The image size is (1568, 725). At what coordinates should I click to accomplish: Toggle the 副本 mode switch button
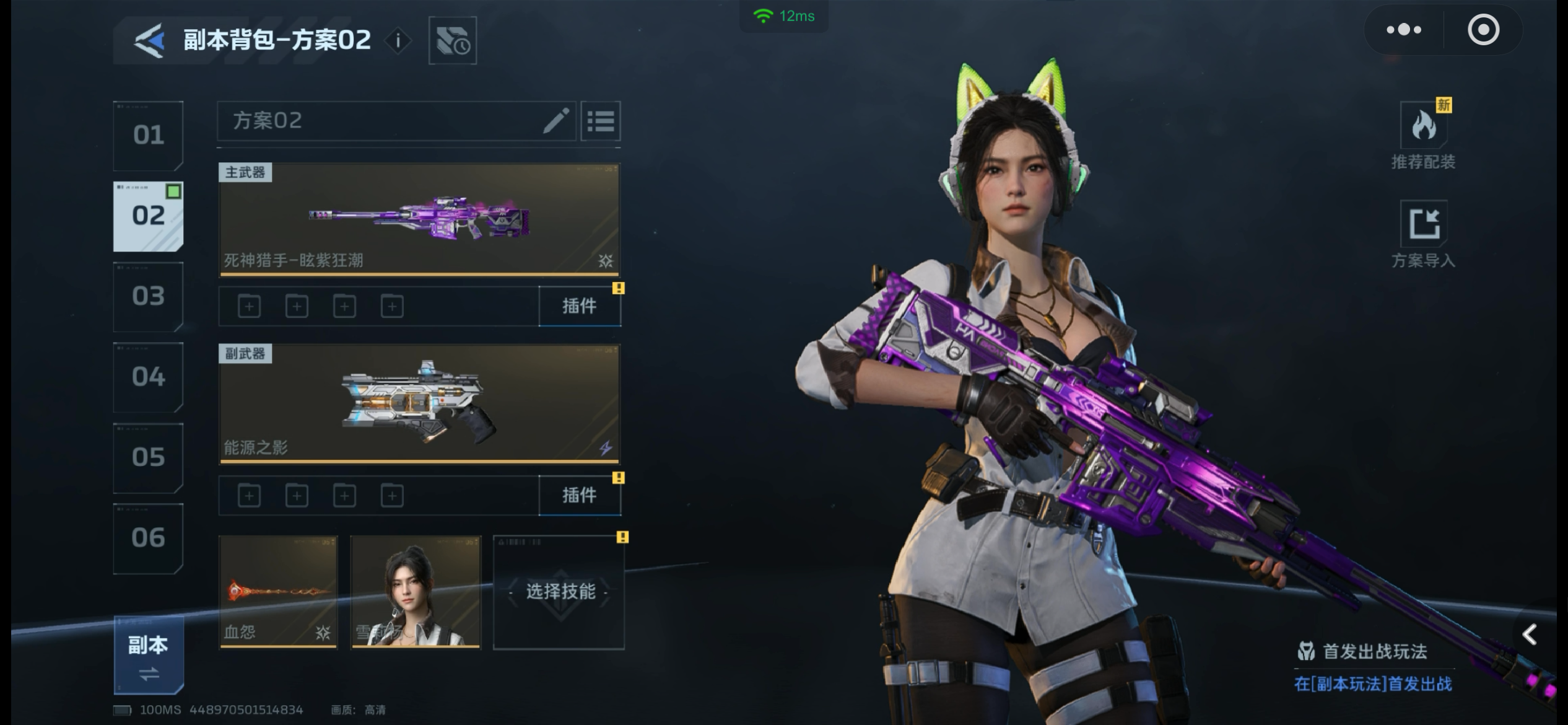(x=148, y=656)
